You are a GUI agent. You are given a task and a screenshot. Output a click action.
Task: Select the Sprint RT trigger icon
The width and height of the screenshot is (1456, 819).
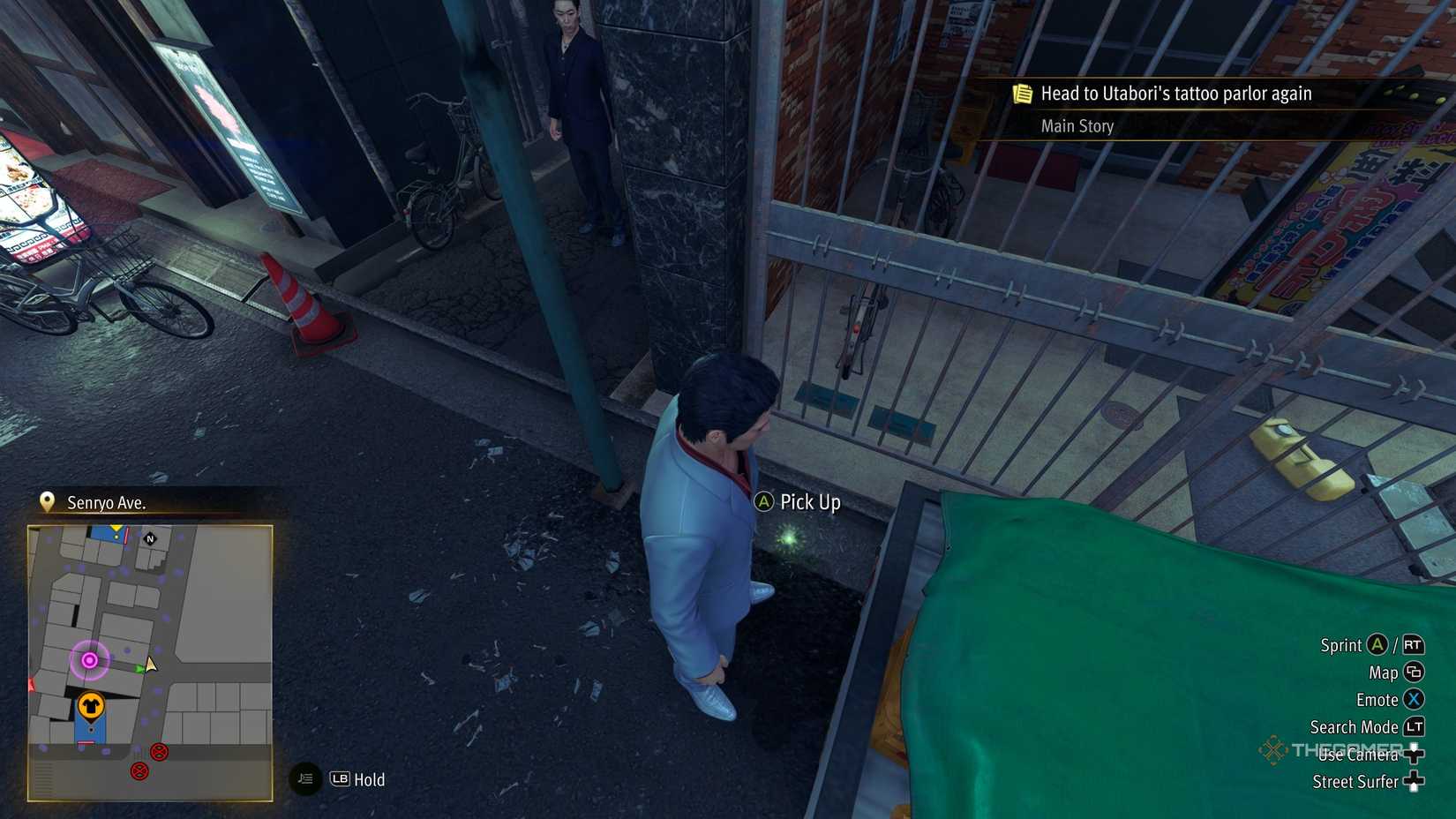pyautogui.click(x=1412, y=645)
